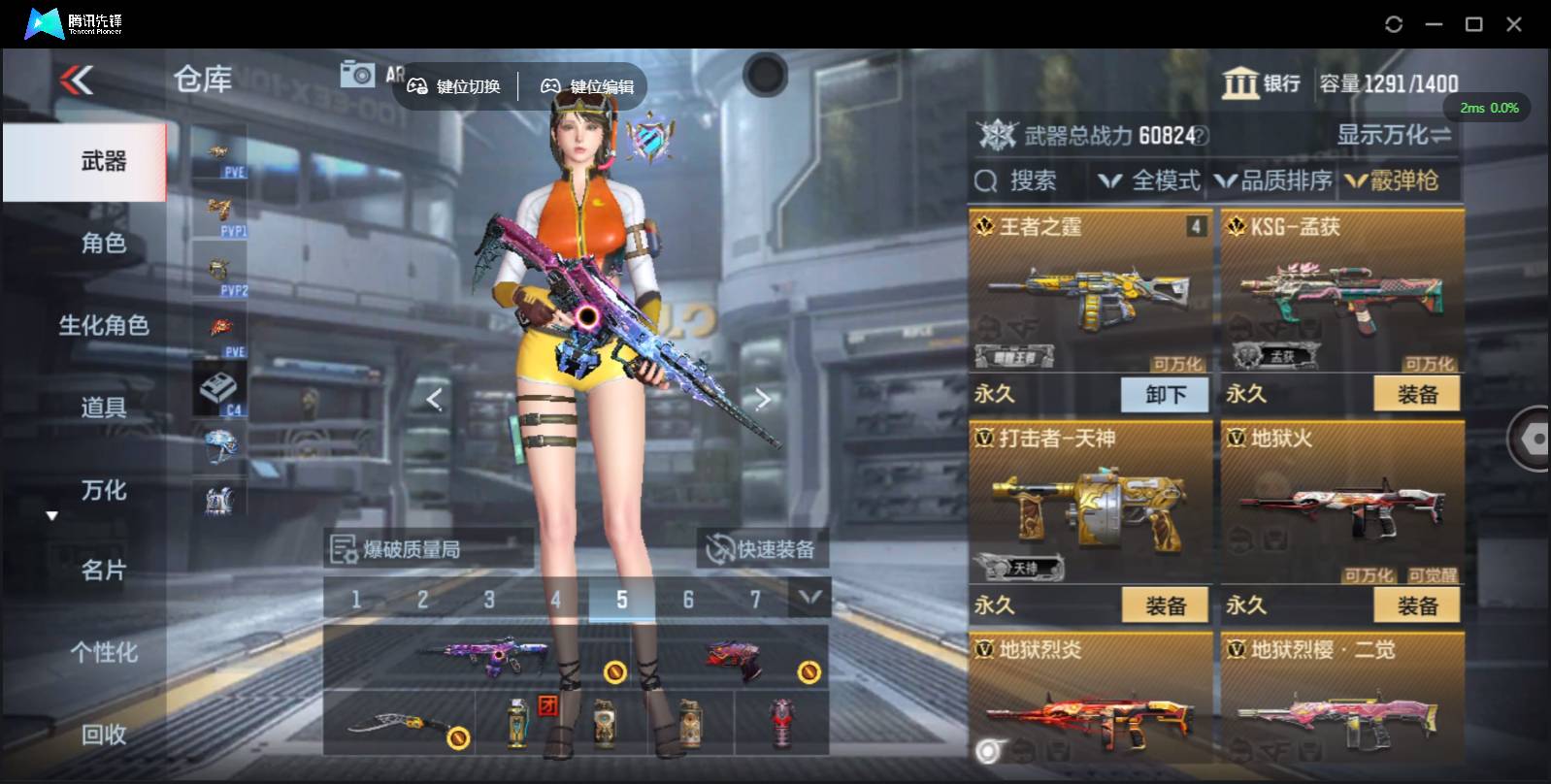Image resolution: width=1551 pixels, height=784 pixels.
Task: Open the 快速装备 quick equip function
Action: [763, 549]
